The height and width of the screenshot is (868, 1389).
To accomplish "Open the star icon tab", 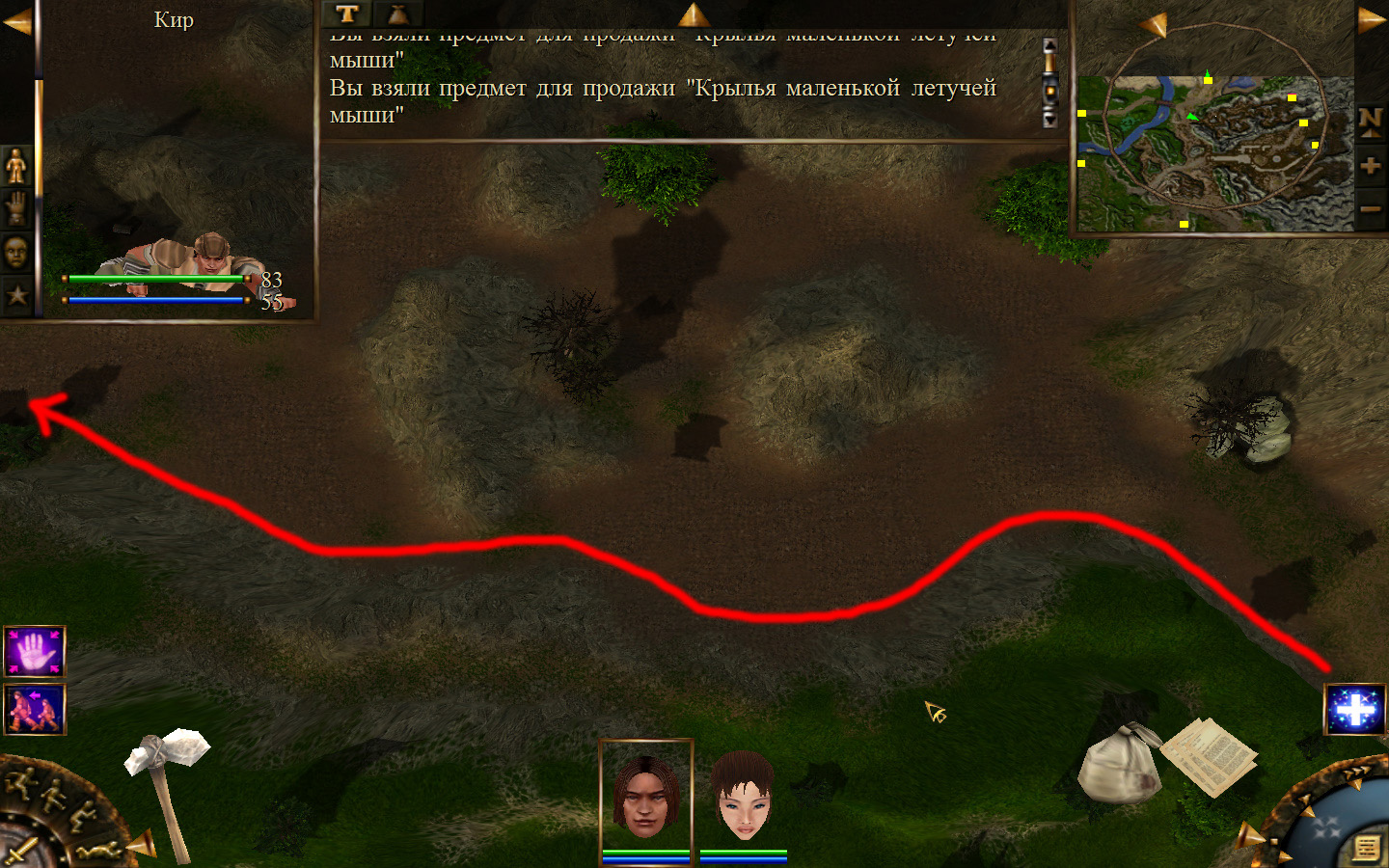I will click(x=16, y=295).
